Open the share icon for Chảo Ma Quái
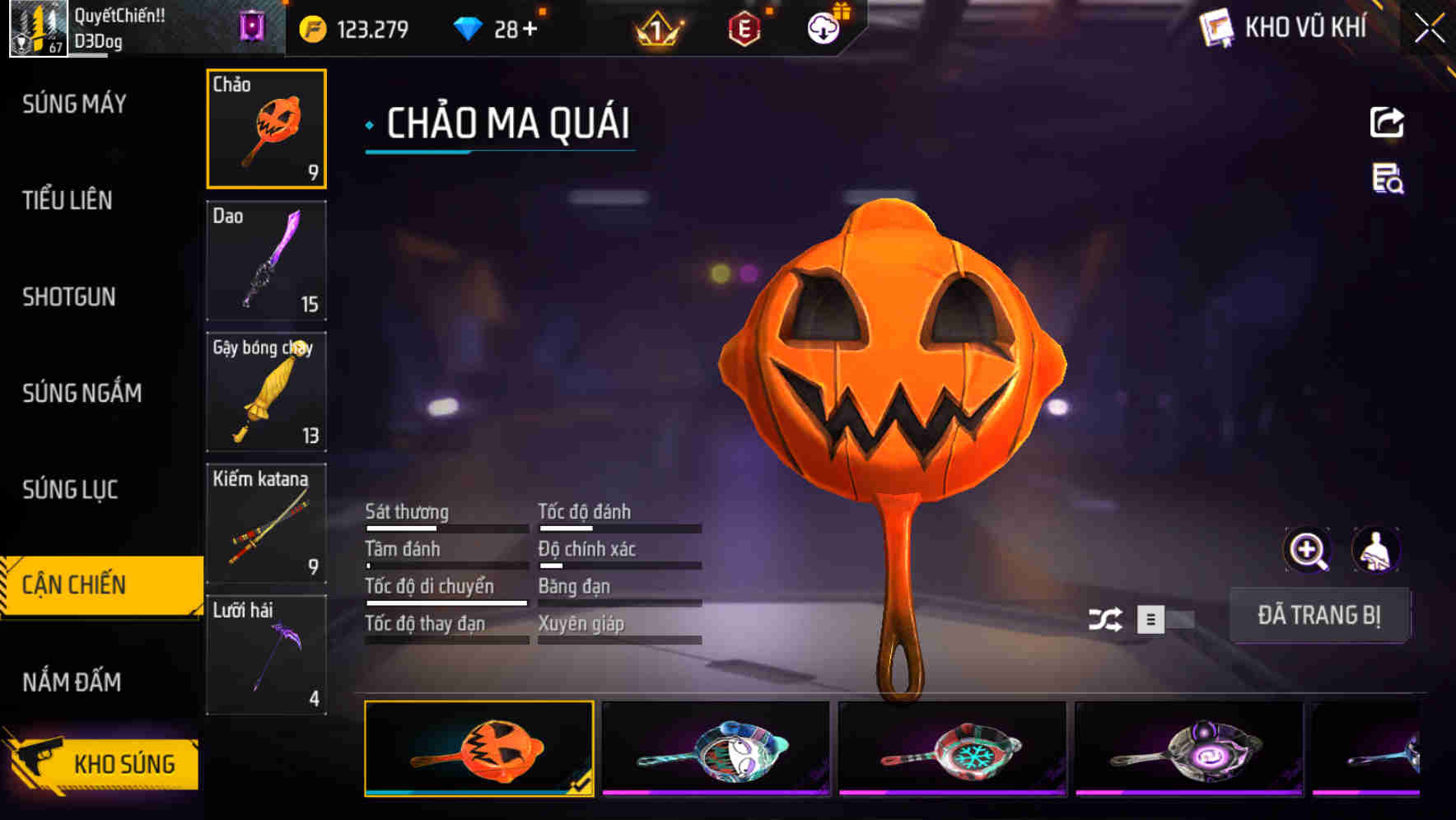 tap(1388, 121)
